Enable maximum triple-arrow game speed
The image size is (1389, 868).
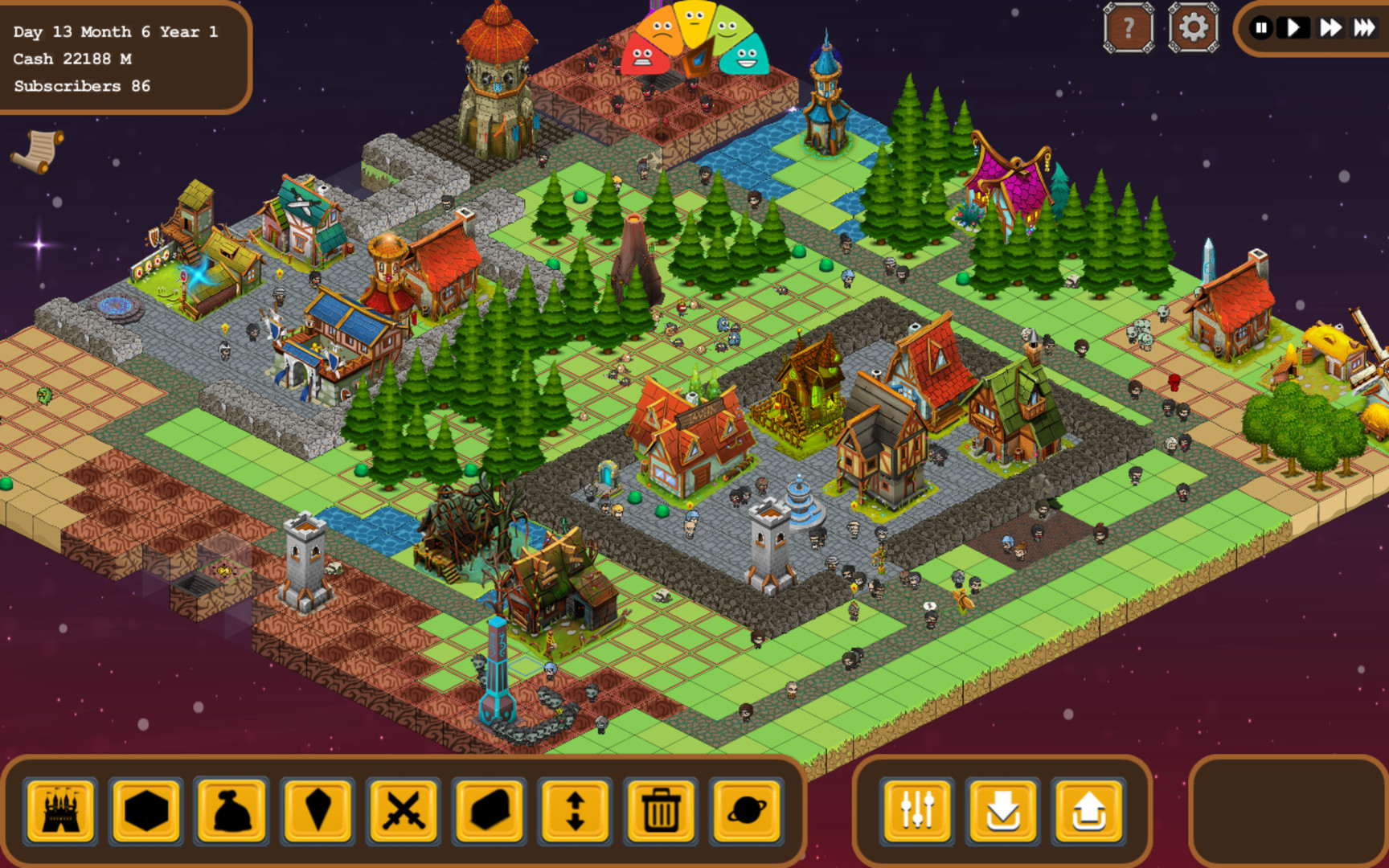(x=1364, y=27)
